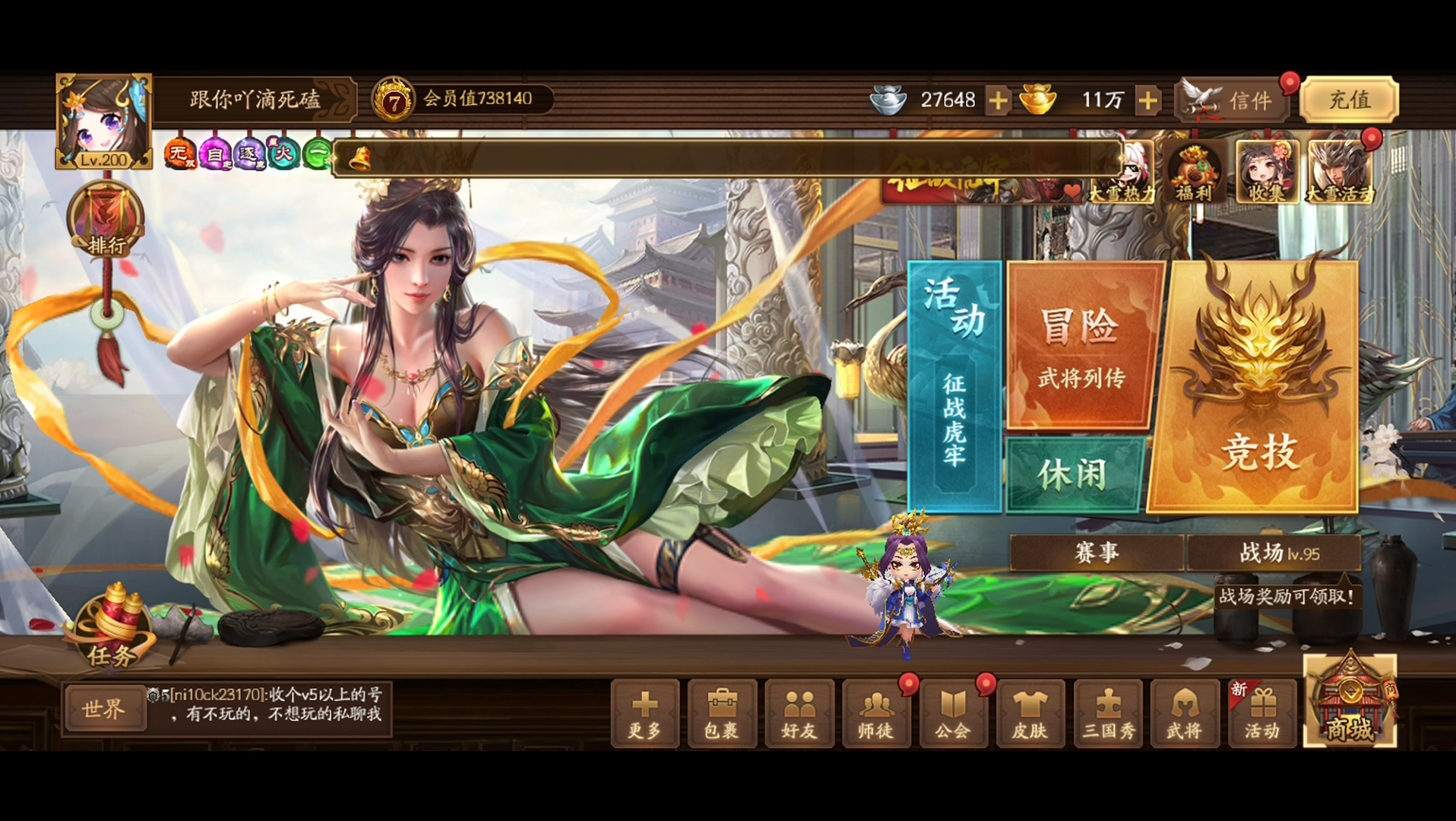Open the 师徒 mentor panel
Screen dimensions: 1456x821
[877, 715]
